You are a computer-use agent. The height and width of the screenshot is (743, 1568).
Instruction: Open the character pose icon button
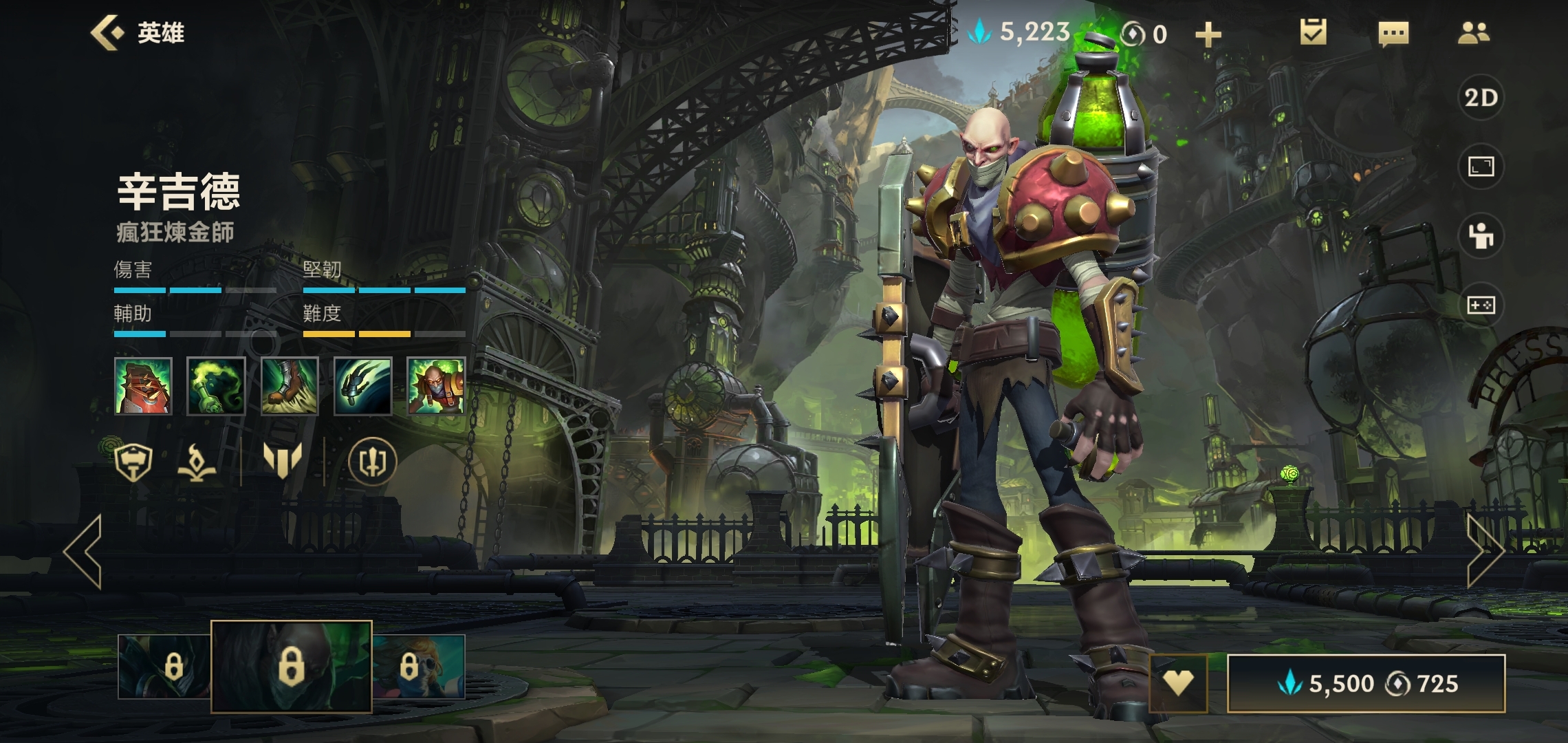point(1481,236)
